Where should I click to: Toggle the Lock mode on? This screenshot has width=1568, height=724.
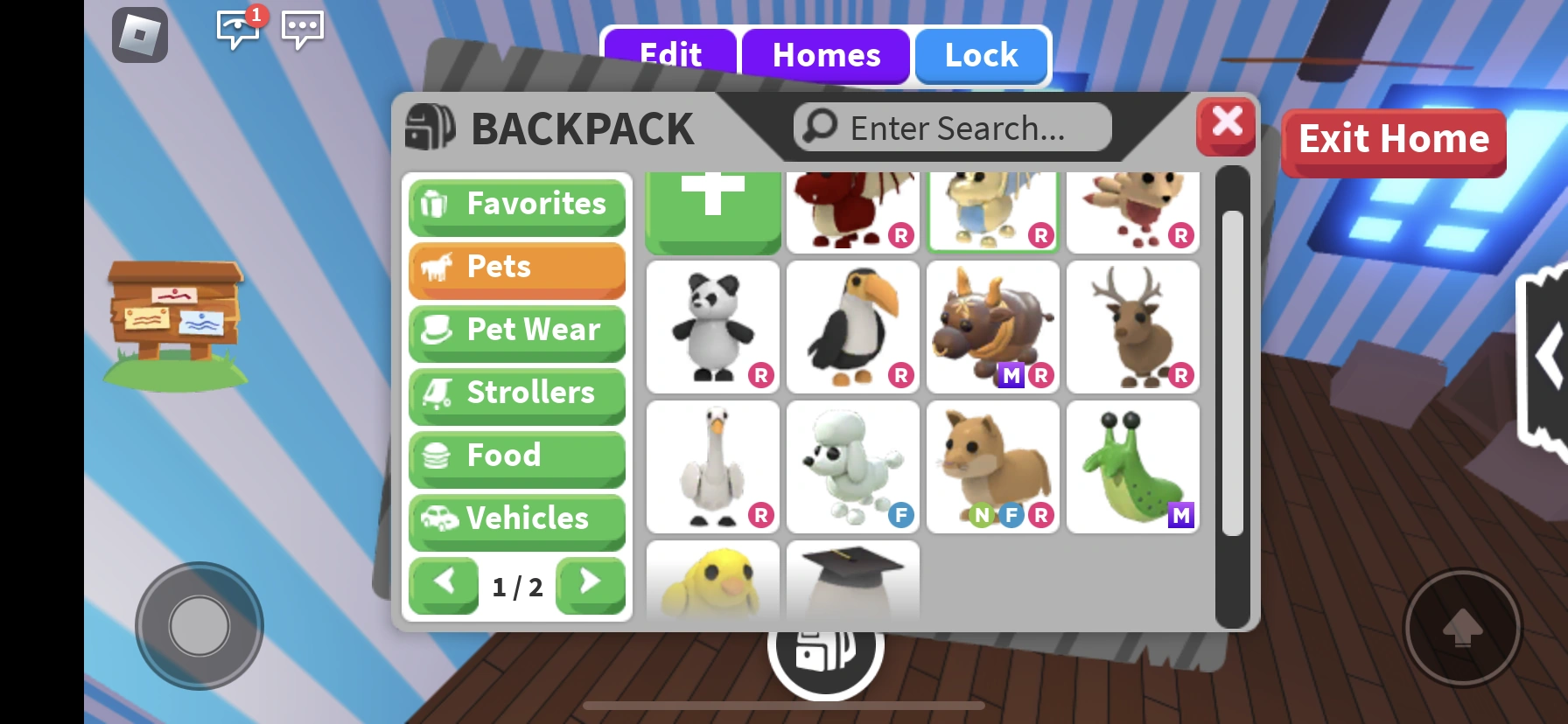tap(981, 55)
